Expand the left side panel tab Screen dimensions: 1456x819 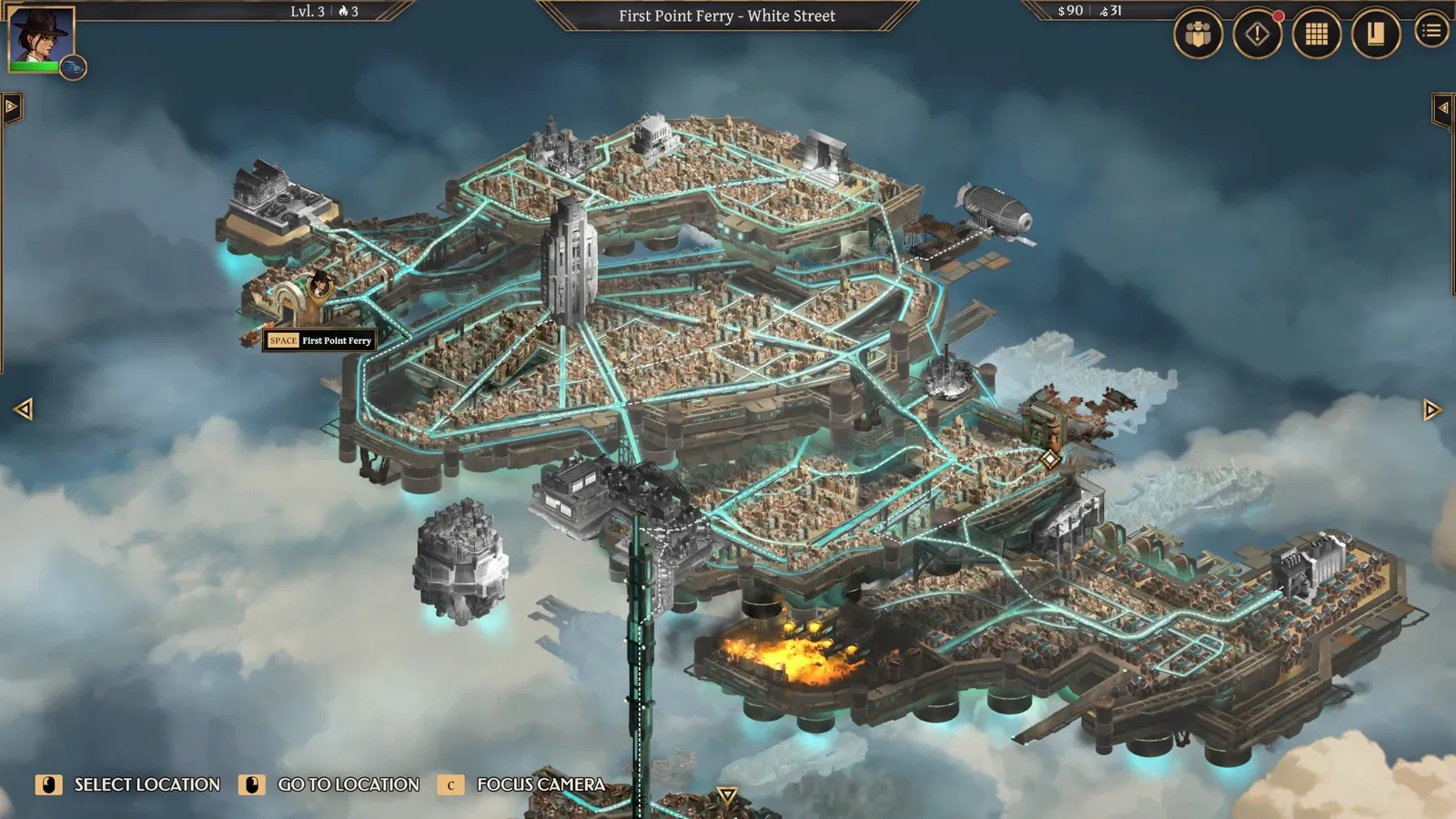pyautogui.click(x=11, y=107)
